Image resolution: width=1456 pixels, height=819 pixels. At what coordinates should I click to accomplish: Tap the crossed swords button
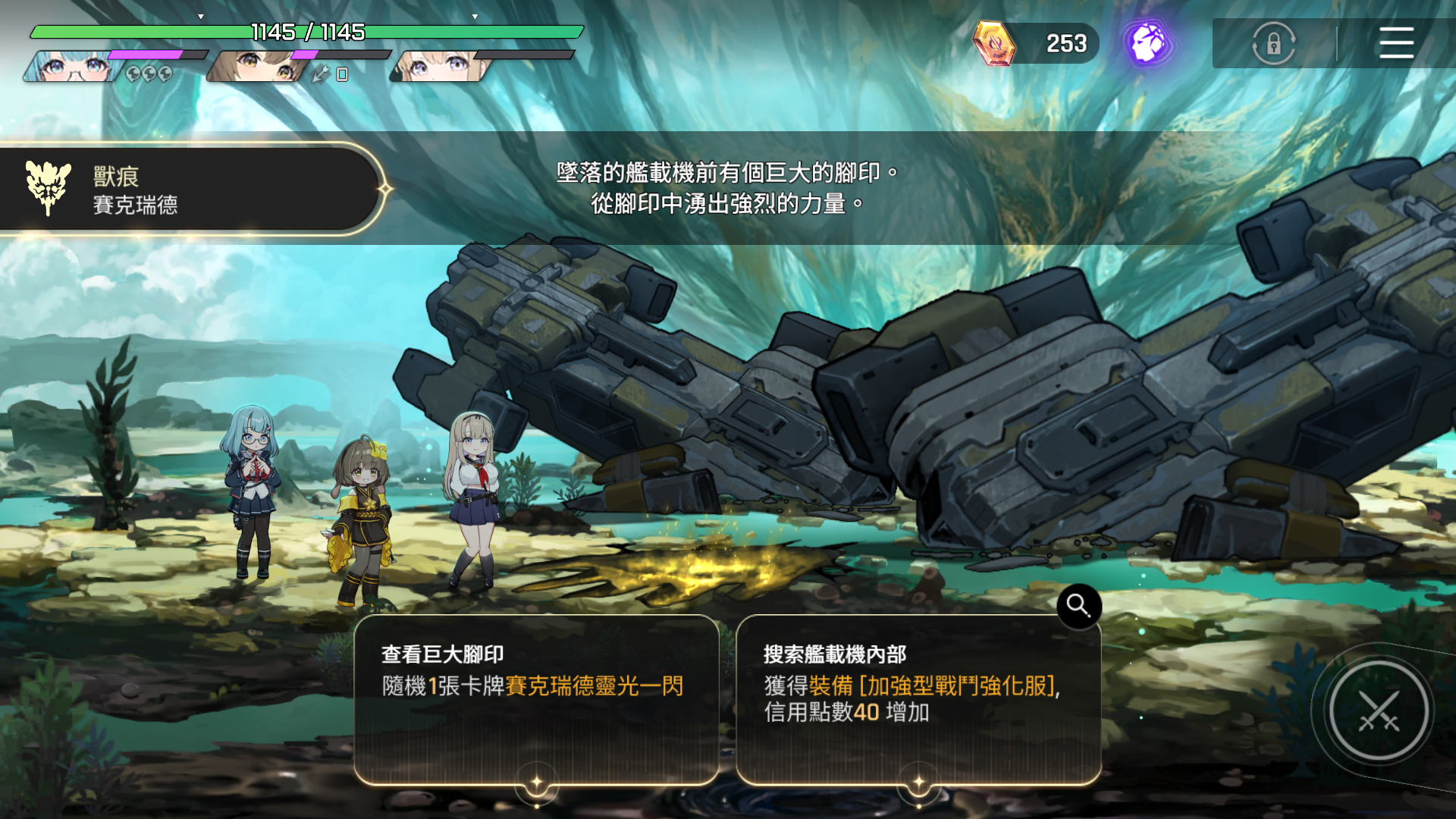pyautogui.click(x=1378, y=711)
